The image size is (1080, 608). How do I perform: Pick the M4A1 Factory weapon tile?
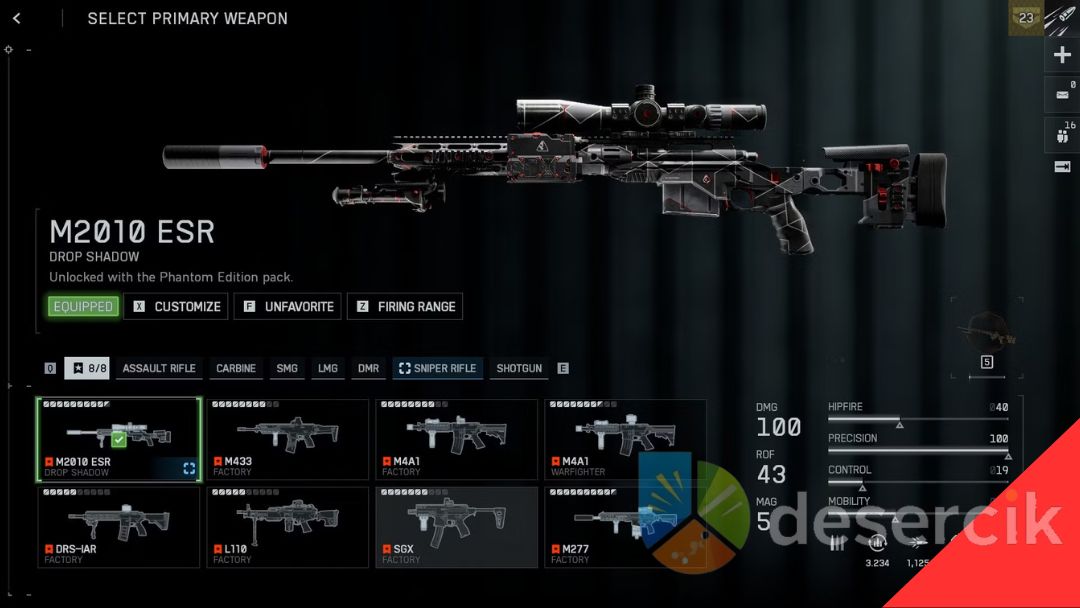(457, 440)
